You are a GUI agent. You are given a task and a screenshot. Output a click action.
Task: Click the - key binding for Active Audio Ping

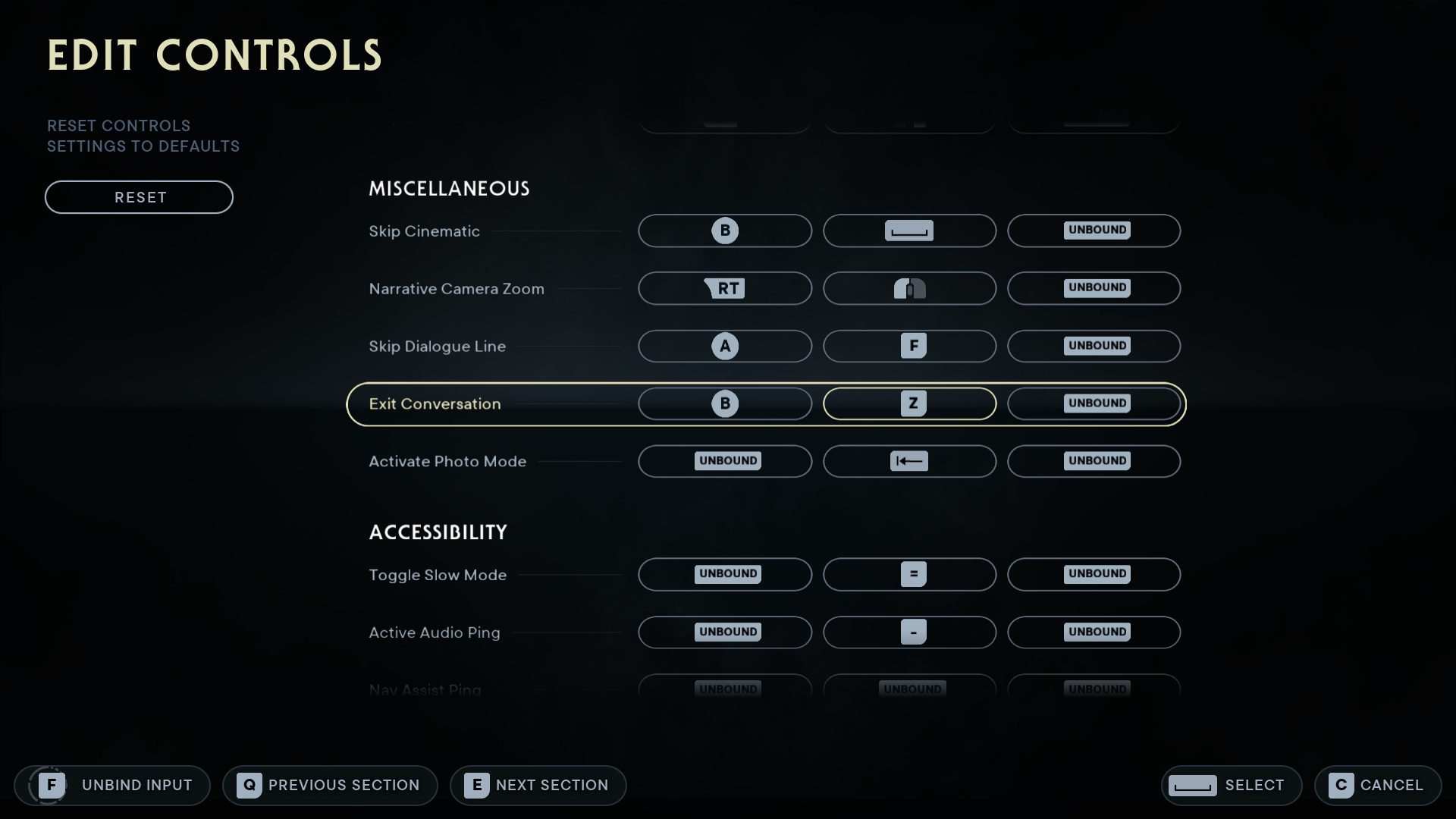909,632
